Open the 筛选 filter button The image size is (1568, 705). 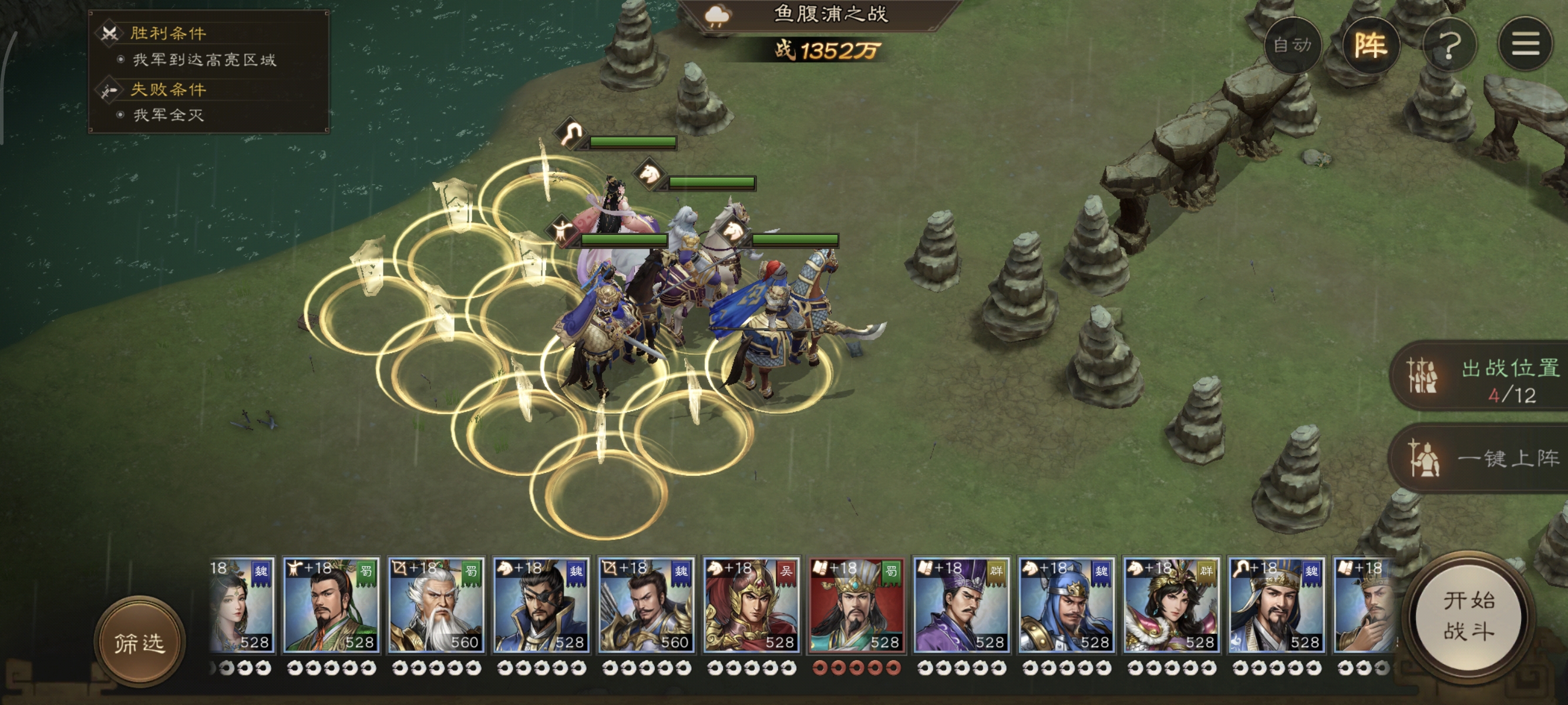pos(139,642)
